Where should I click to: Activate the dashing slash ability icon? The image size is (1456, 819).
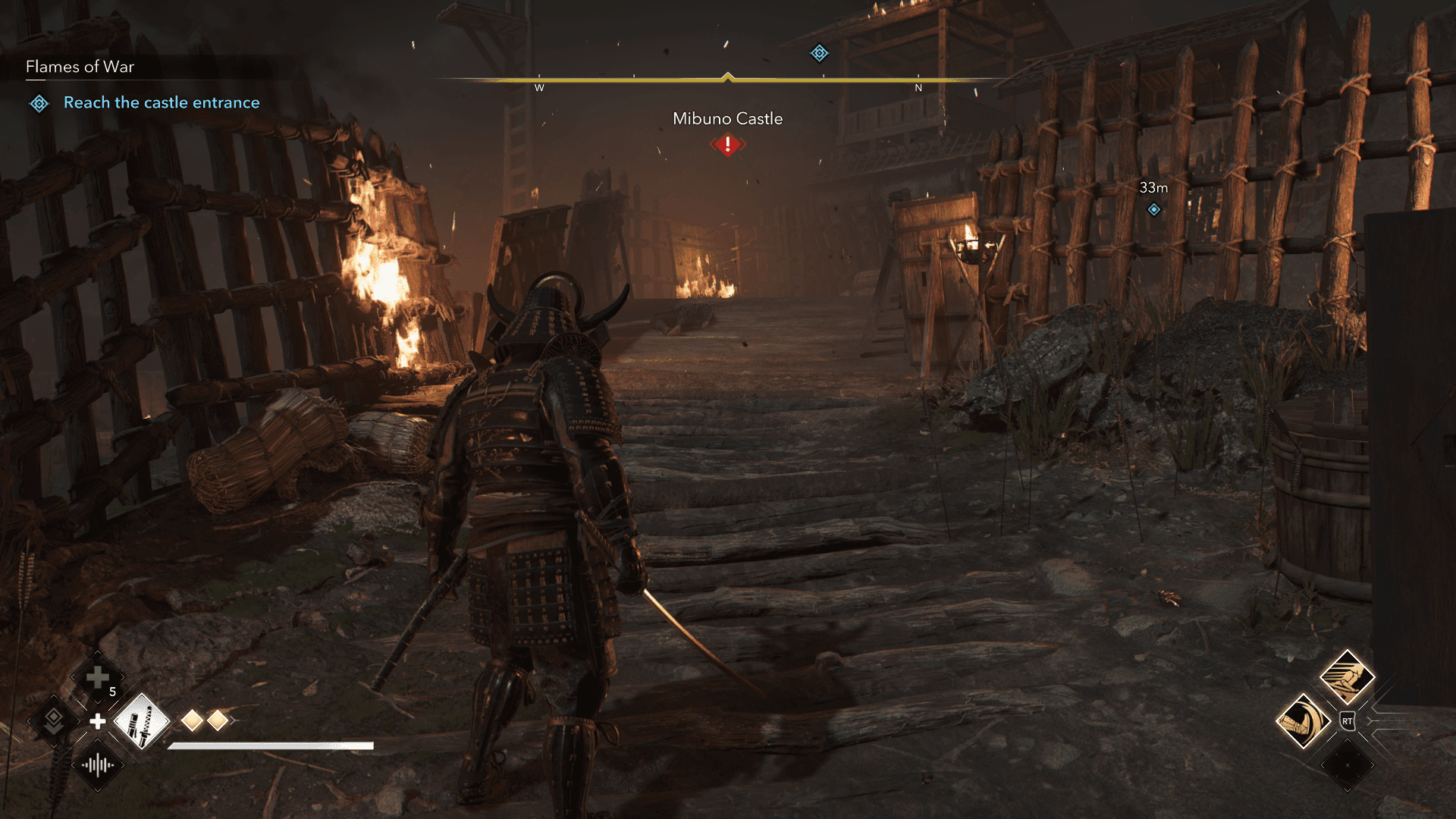(1347, 677)
